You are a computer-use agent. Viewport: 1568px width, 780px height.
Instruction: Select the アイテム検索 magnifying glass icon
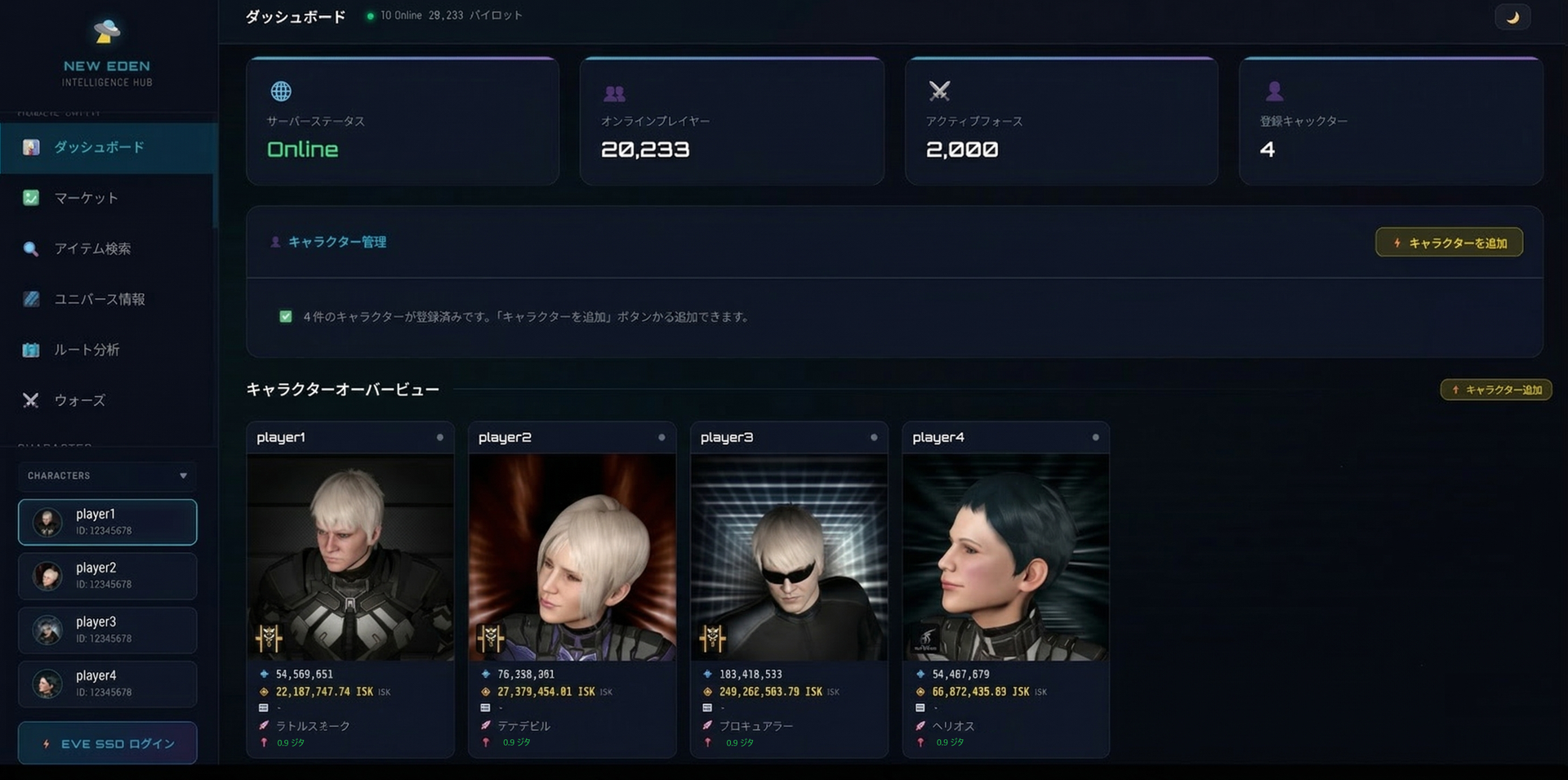click(31, 249)
